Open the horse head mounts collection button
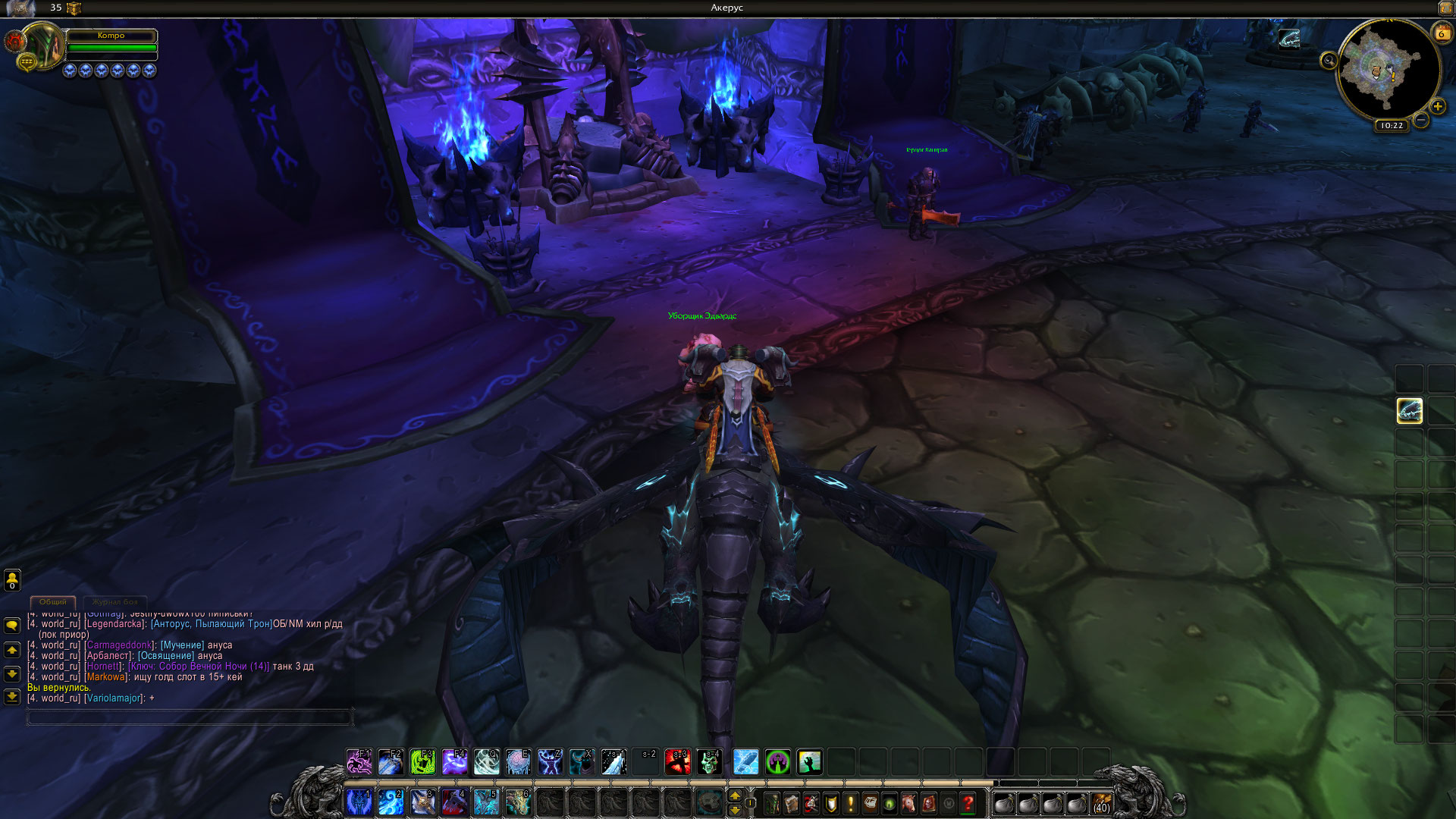Image resolution: width=1456 pixels, height=819 pixels. coord(908,803)
